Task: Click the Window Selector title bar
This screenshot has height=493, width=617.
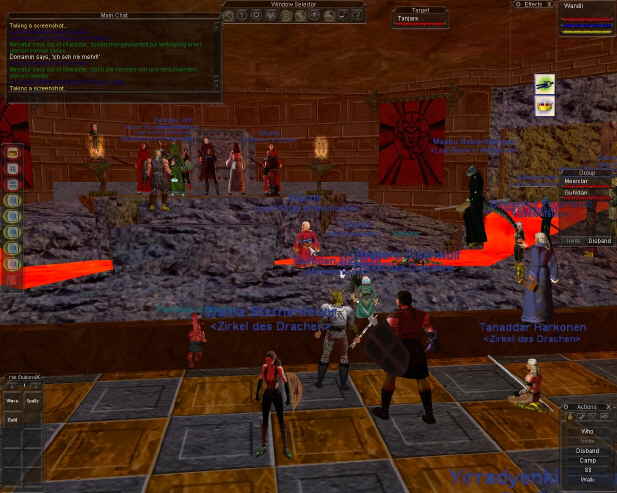Action: (292, 5)
